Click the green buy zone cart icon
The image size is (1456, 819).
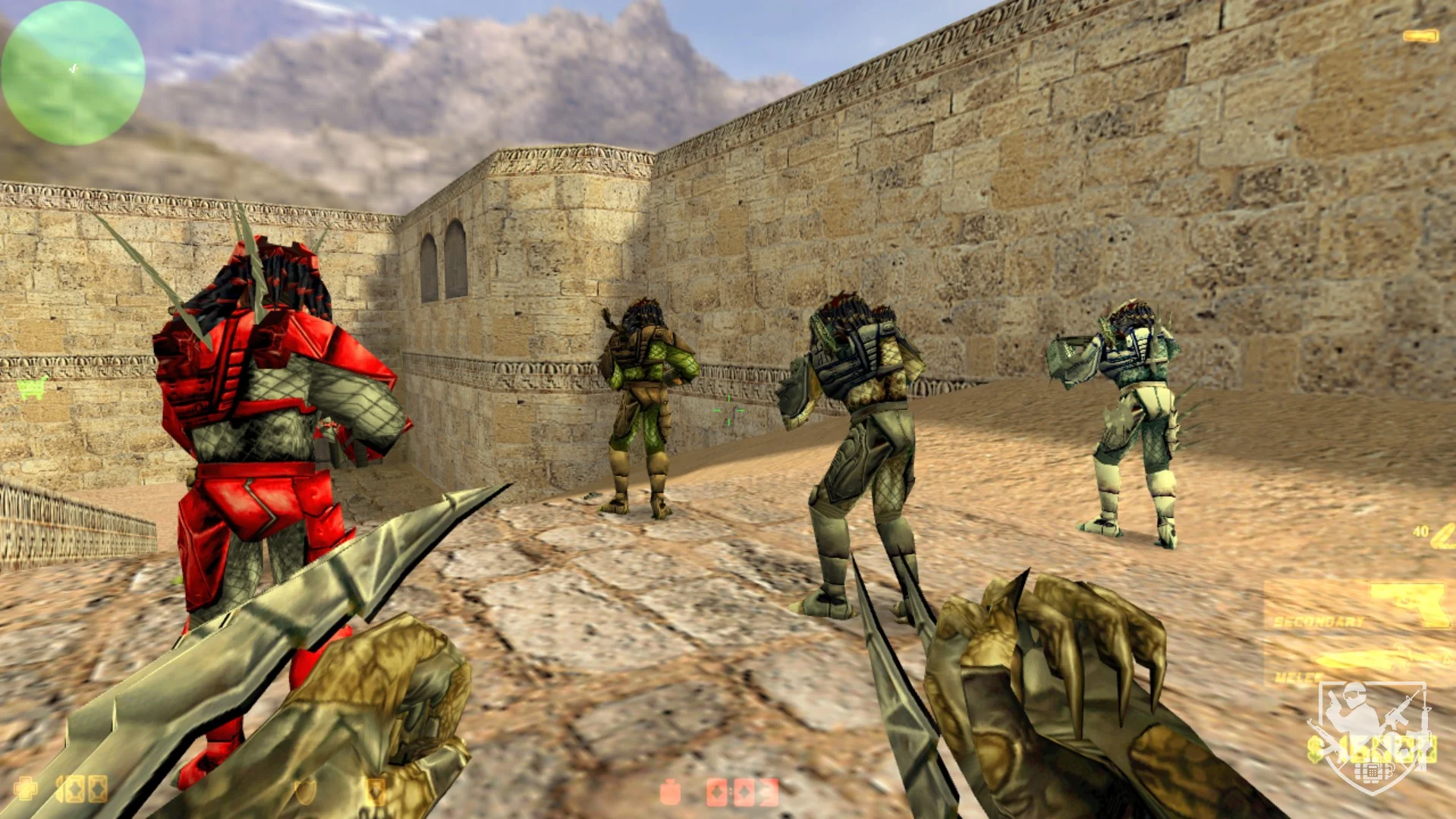tap(31, 388)
